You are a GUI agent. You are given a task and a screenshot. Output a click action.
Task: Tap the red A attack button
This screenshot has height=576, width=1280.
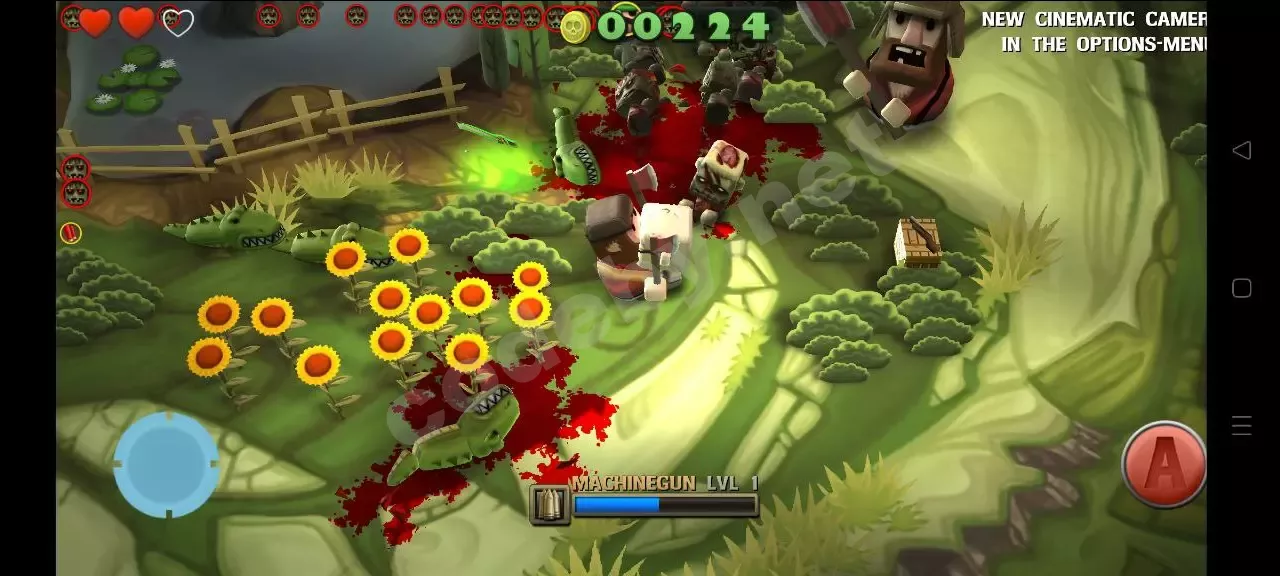(1163, 465)
